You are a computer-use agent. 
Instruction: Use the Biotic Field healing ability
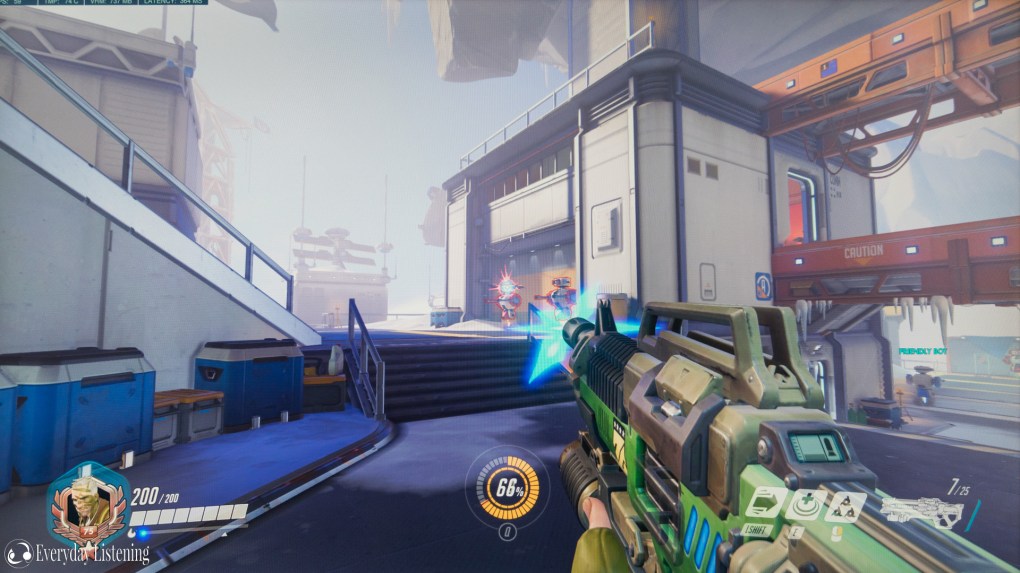pyautogui.click(x=804, y=504)
